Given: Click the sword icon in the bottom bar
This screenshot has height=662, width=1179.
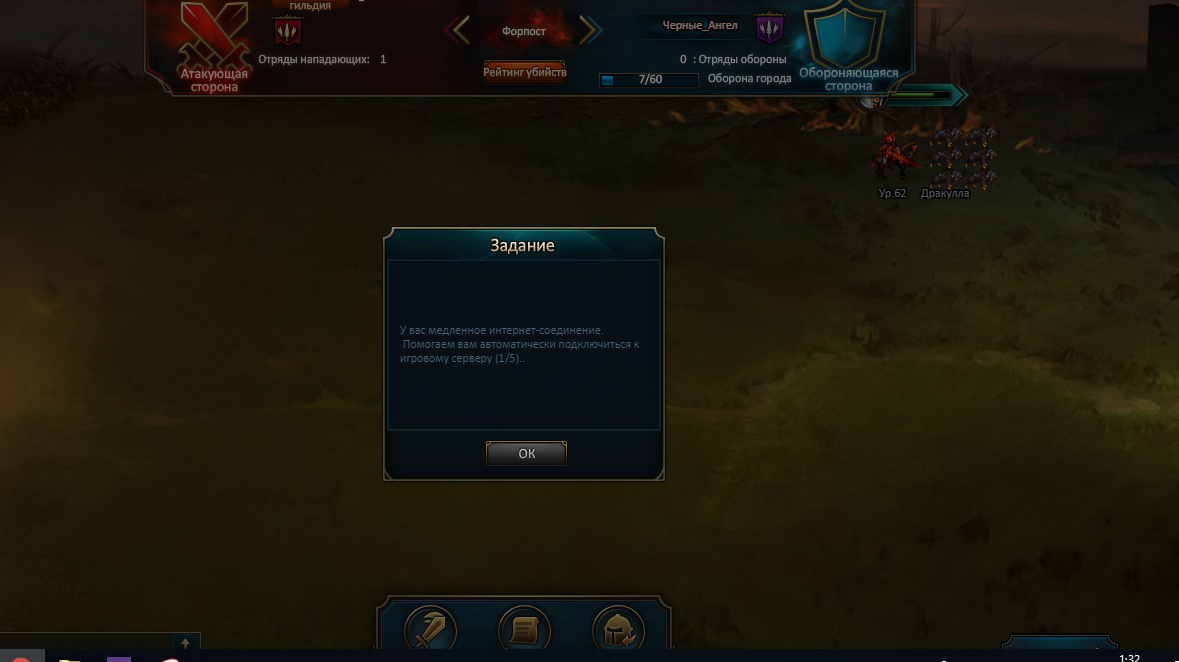Looking at the screenshot, I should click(431, 630).
